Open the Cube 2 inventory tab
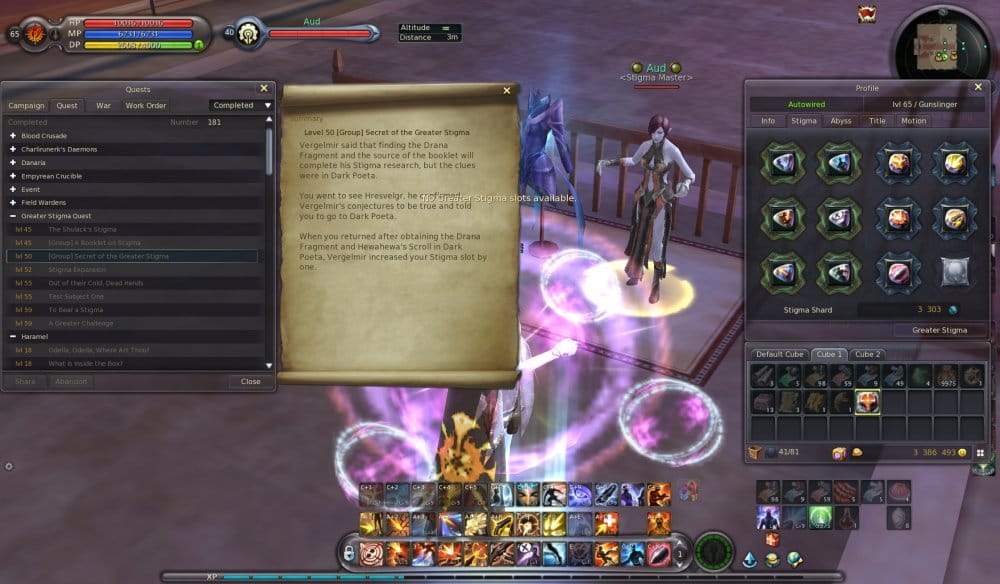 point(867,354)
